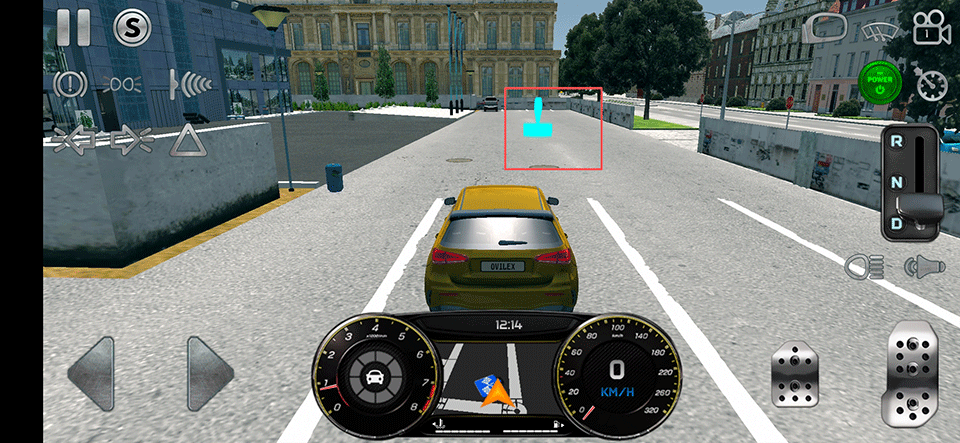Tap the brake pedal
Viewport: 960px width, 443px height.
pyautogui.click(x=796, y=377)
